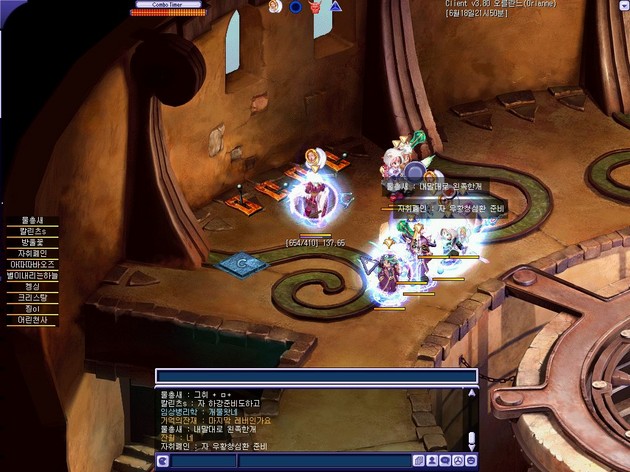Select party member 물총새 in the list
This screenshot has height=472, width=630.
[x=33, y=221]
